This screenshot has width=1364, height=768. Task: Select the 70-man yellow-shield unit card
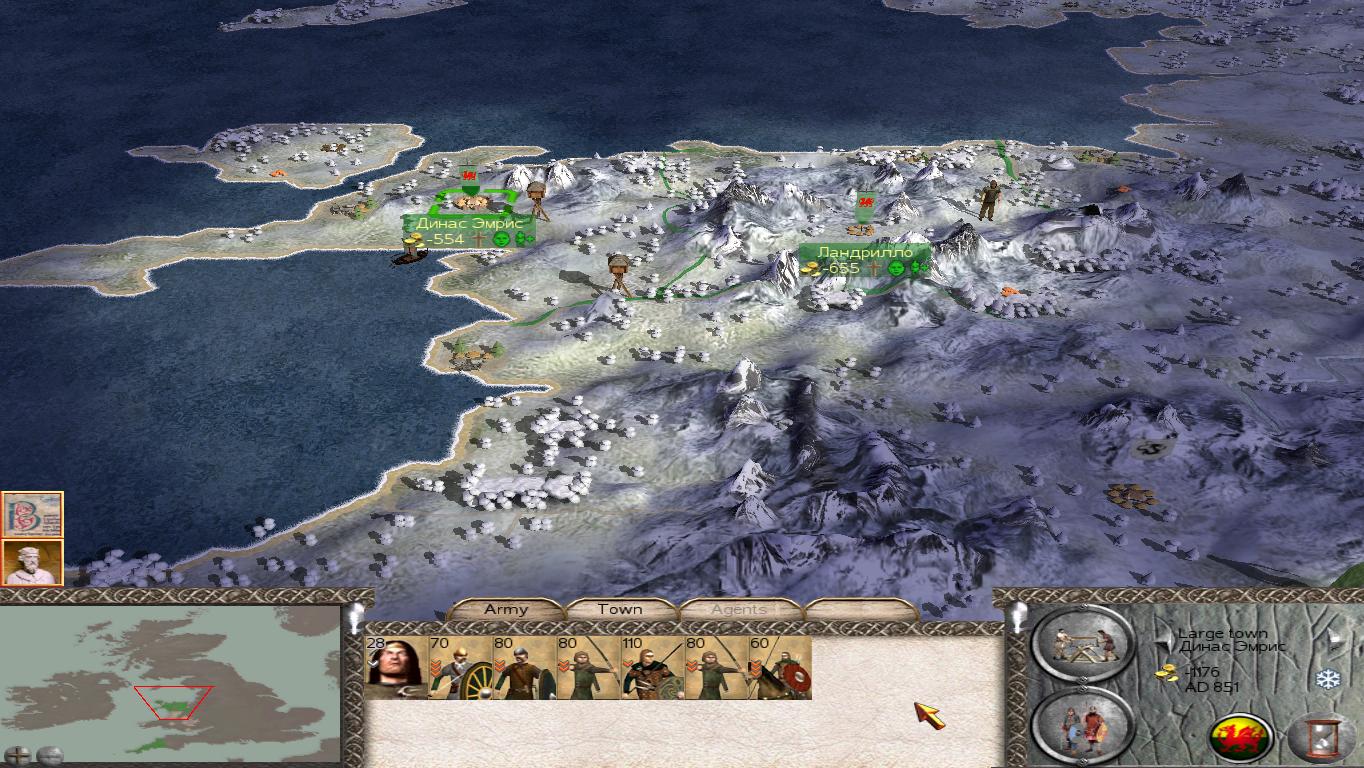(x=460, y=668)
